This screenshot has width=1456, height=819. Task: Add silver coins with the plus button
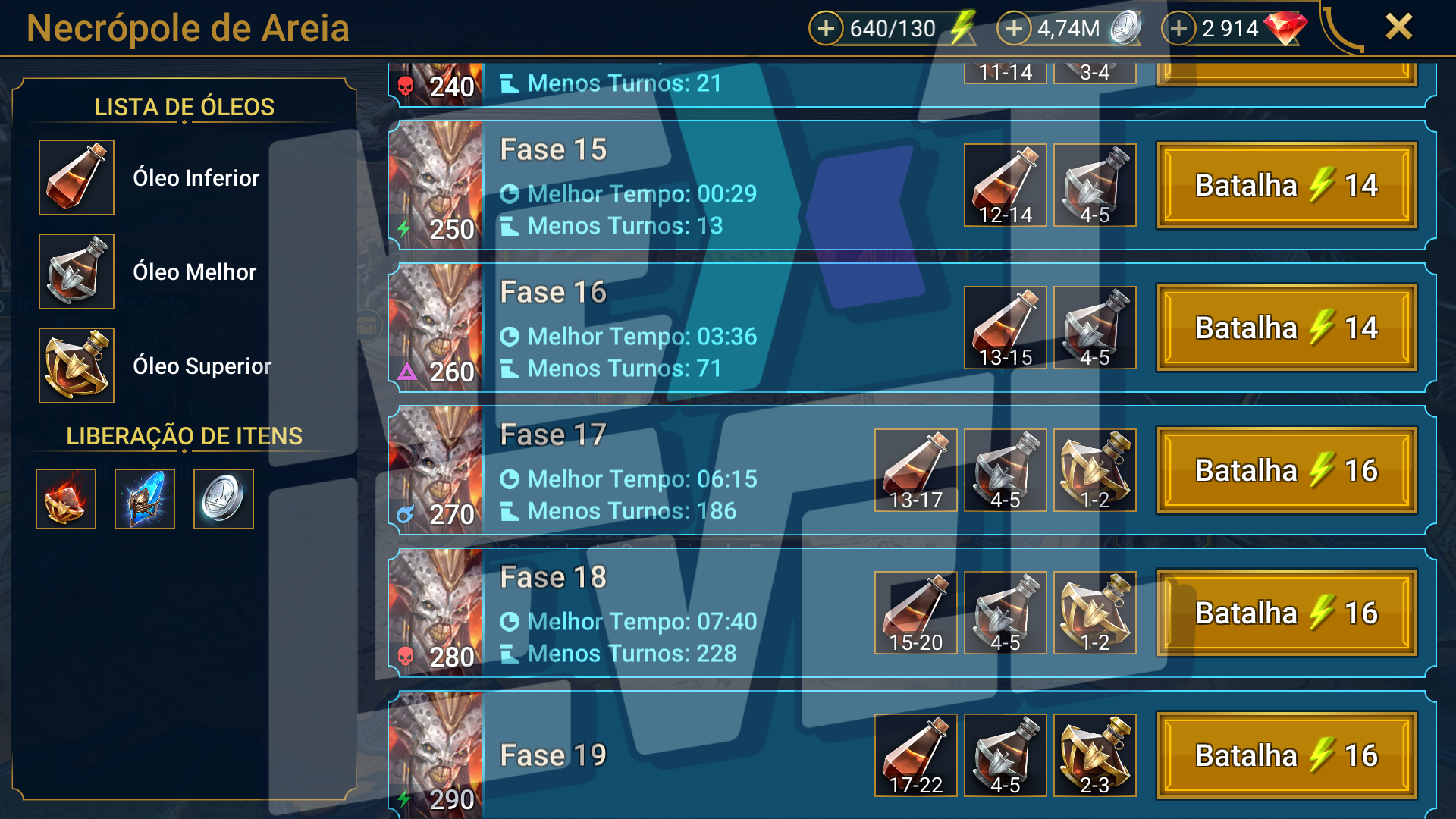[x=1014, y=29]
